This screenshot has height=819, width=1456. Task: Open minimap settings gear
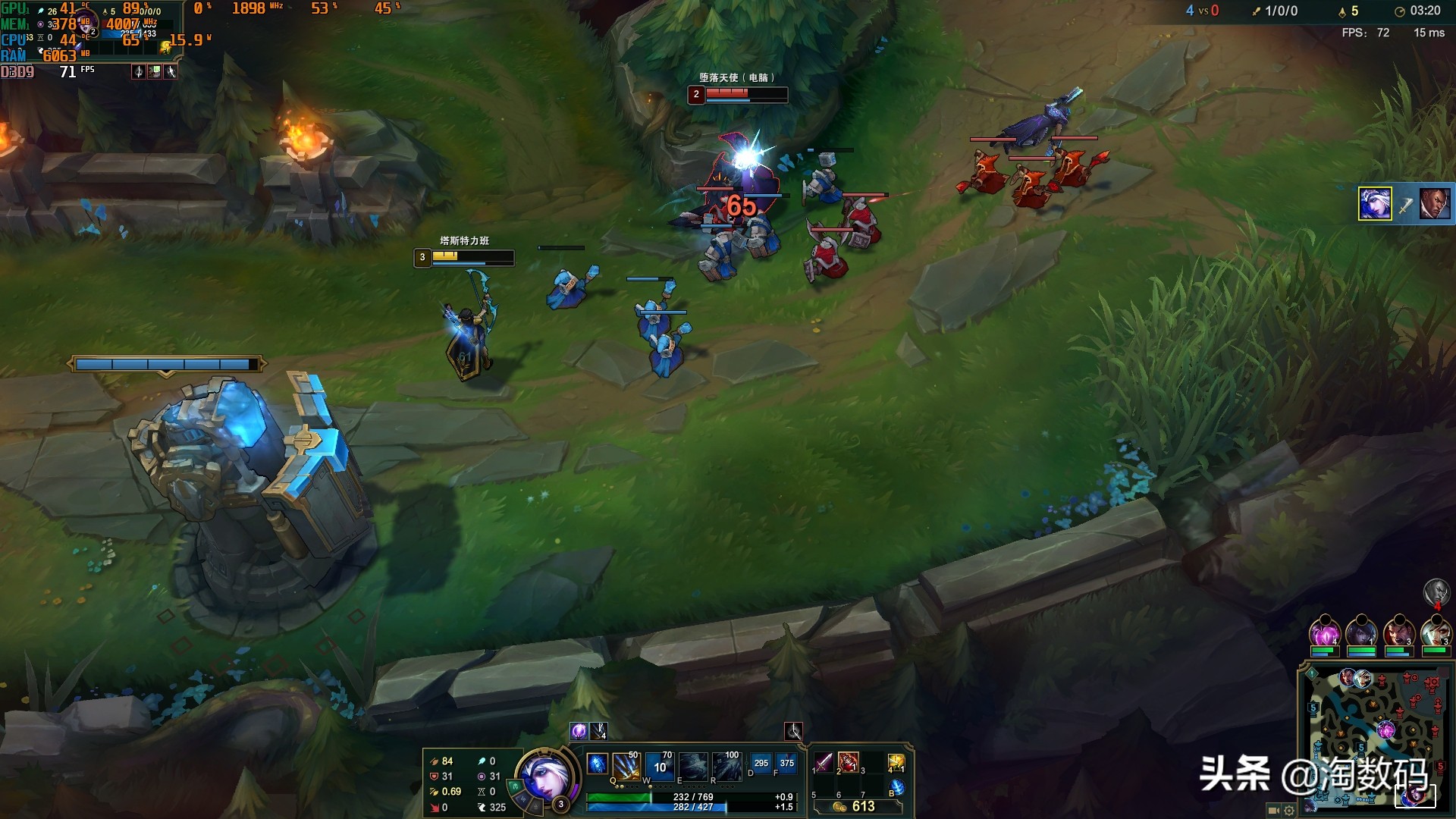(1289, 811)
